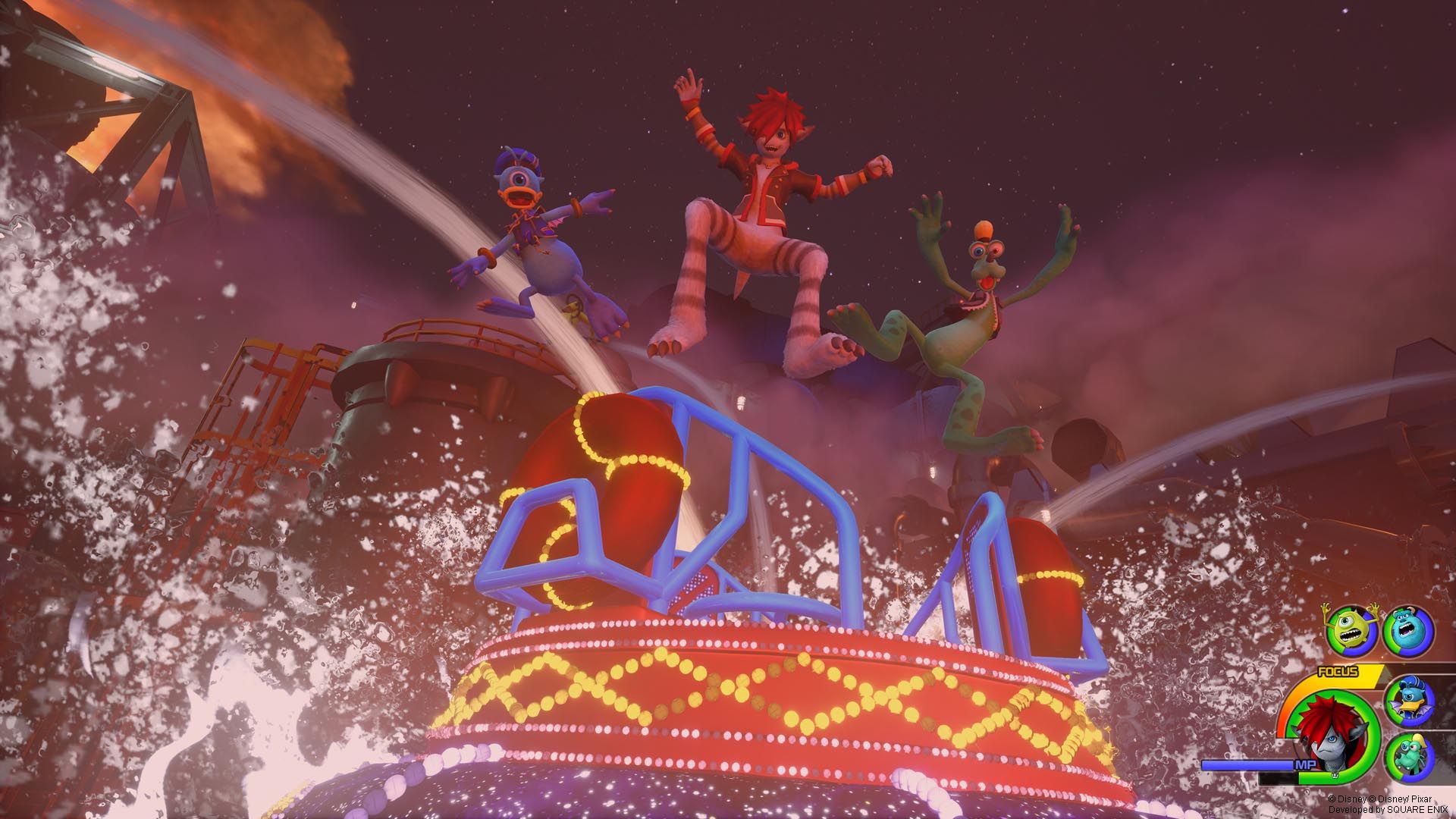Click the FOCUS label banner
The height and width of the screenshot is (819, 1456).
(1338, 670)
